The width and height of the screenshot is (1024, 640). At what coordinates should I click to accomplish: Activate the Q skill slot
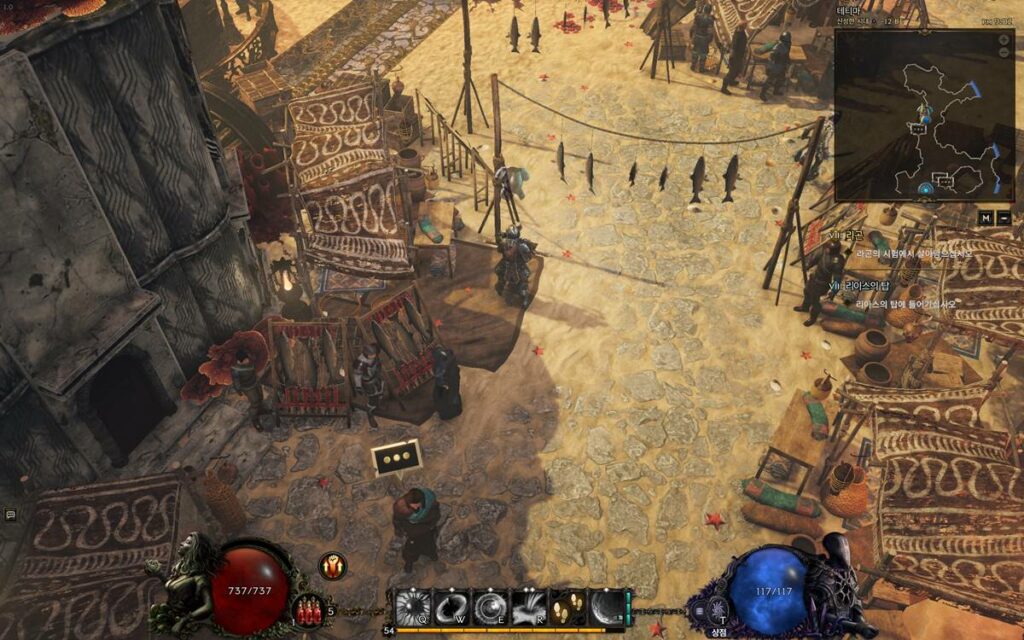[412, 606]
